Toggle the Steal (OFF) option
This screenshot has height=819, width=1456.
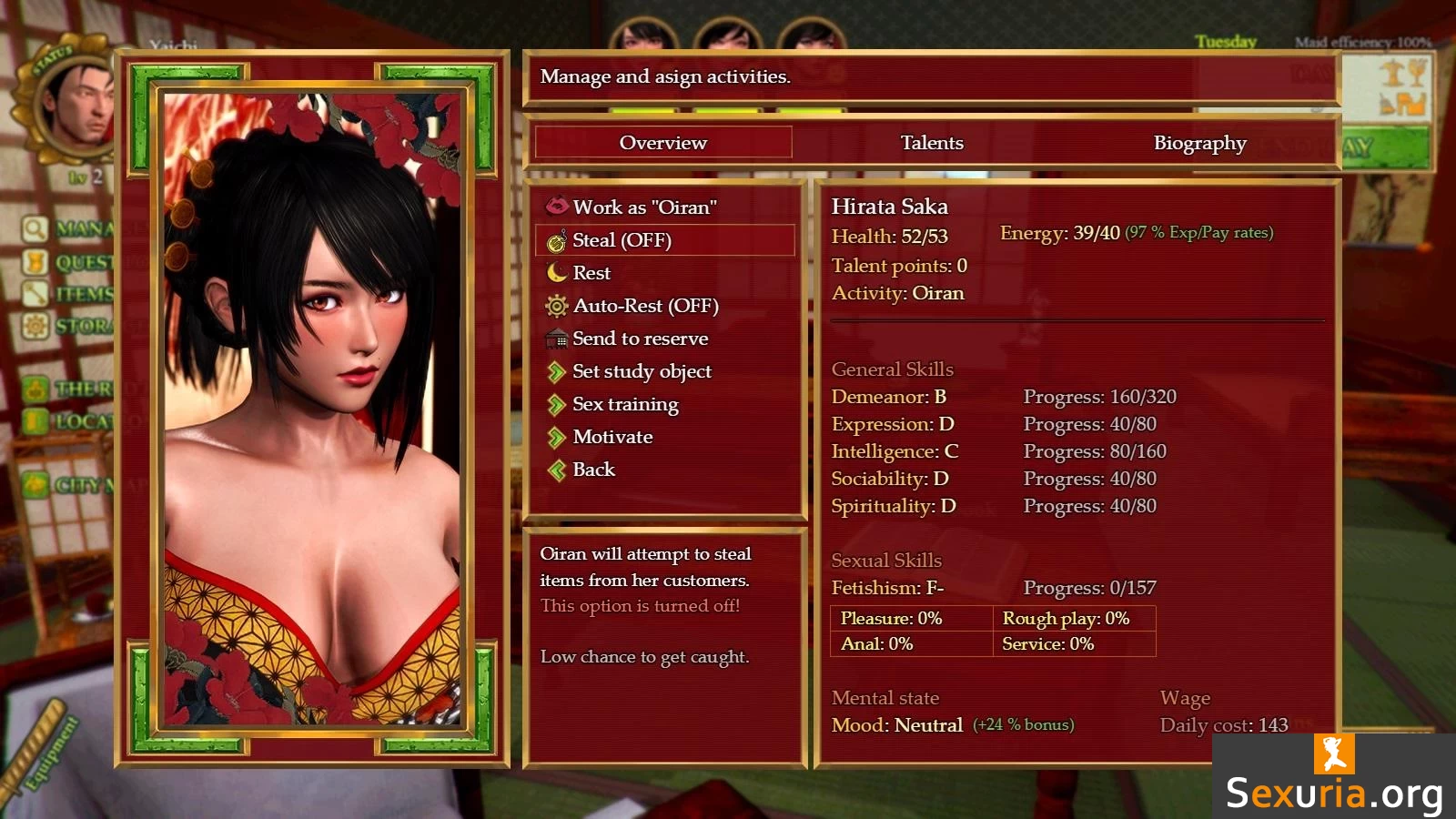pyautogui.click(x=622, y=240)
